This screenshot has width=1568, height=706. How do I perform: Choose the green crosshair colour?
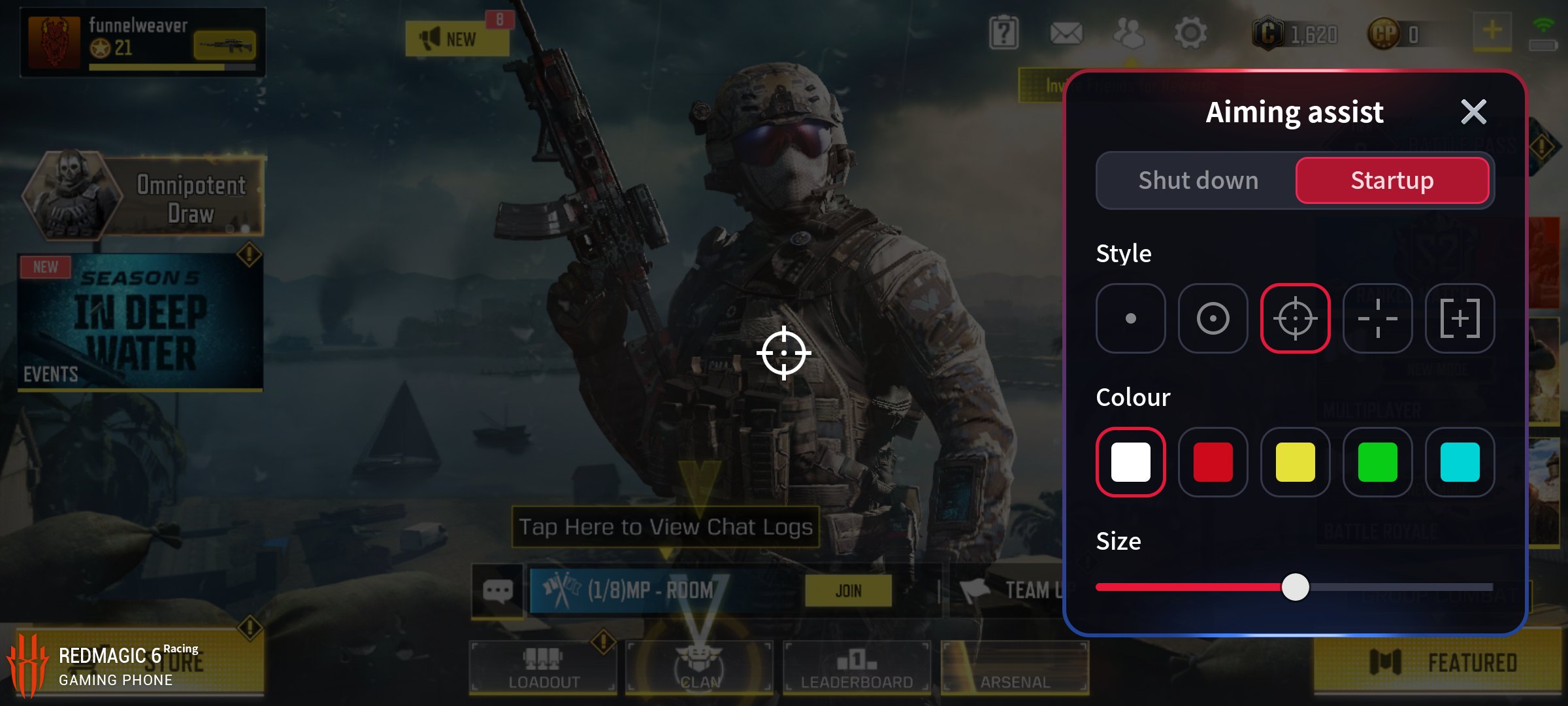(1377, 462)
